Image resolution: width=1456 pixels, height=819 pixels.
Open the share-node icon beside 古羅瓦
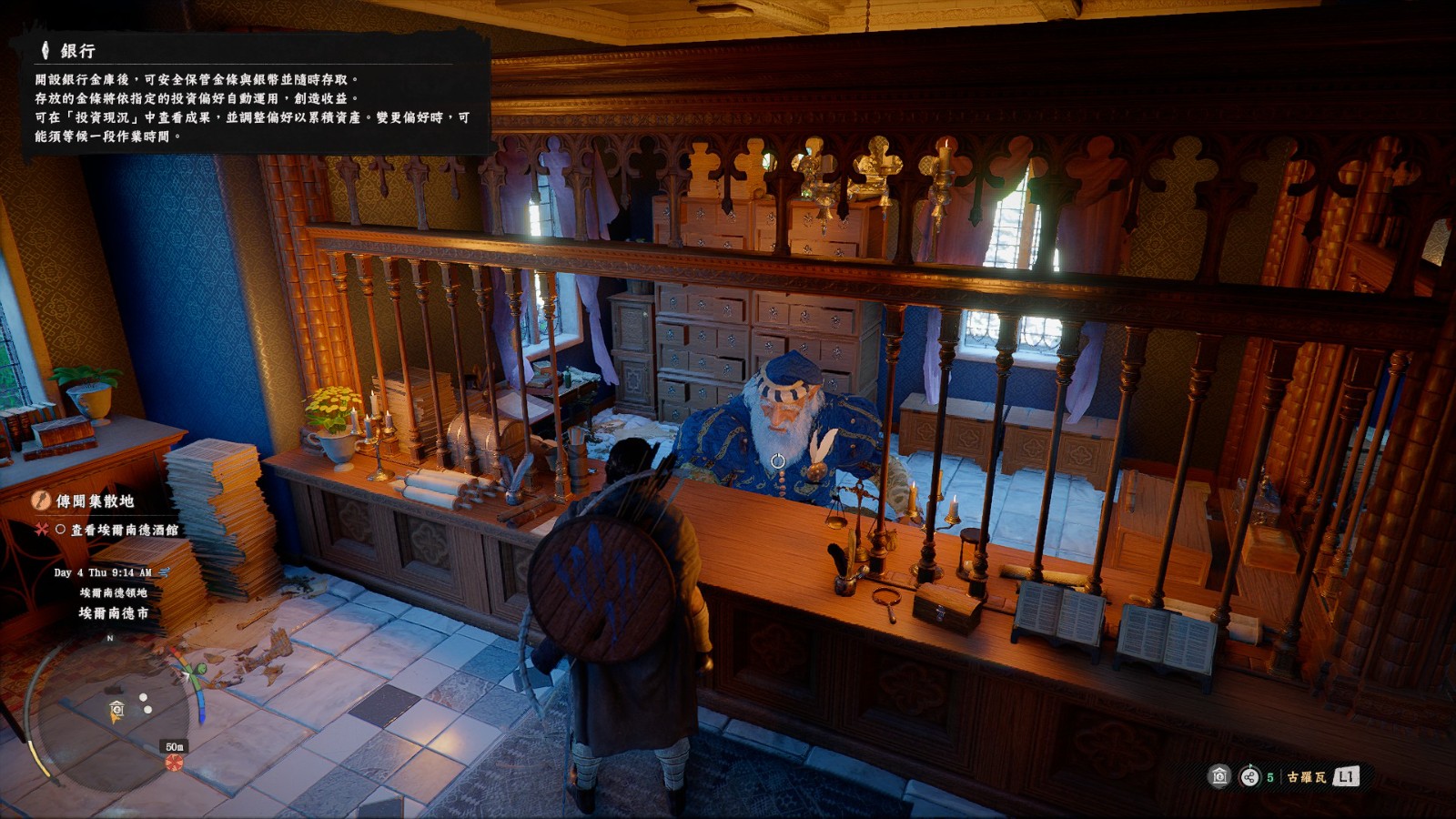1250,776
